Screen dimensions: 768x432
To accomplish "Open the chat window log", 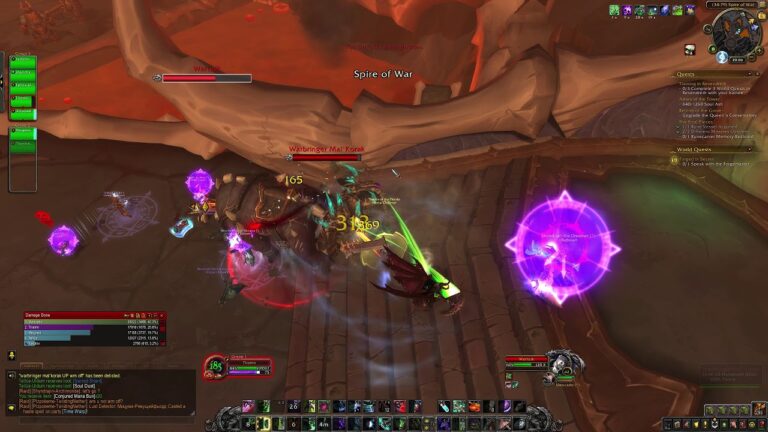I will [100, 392].
